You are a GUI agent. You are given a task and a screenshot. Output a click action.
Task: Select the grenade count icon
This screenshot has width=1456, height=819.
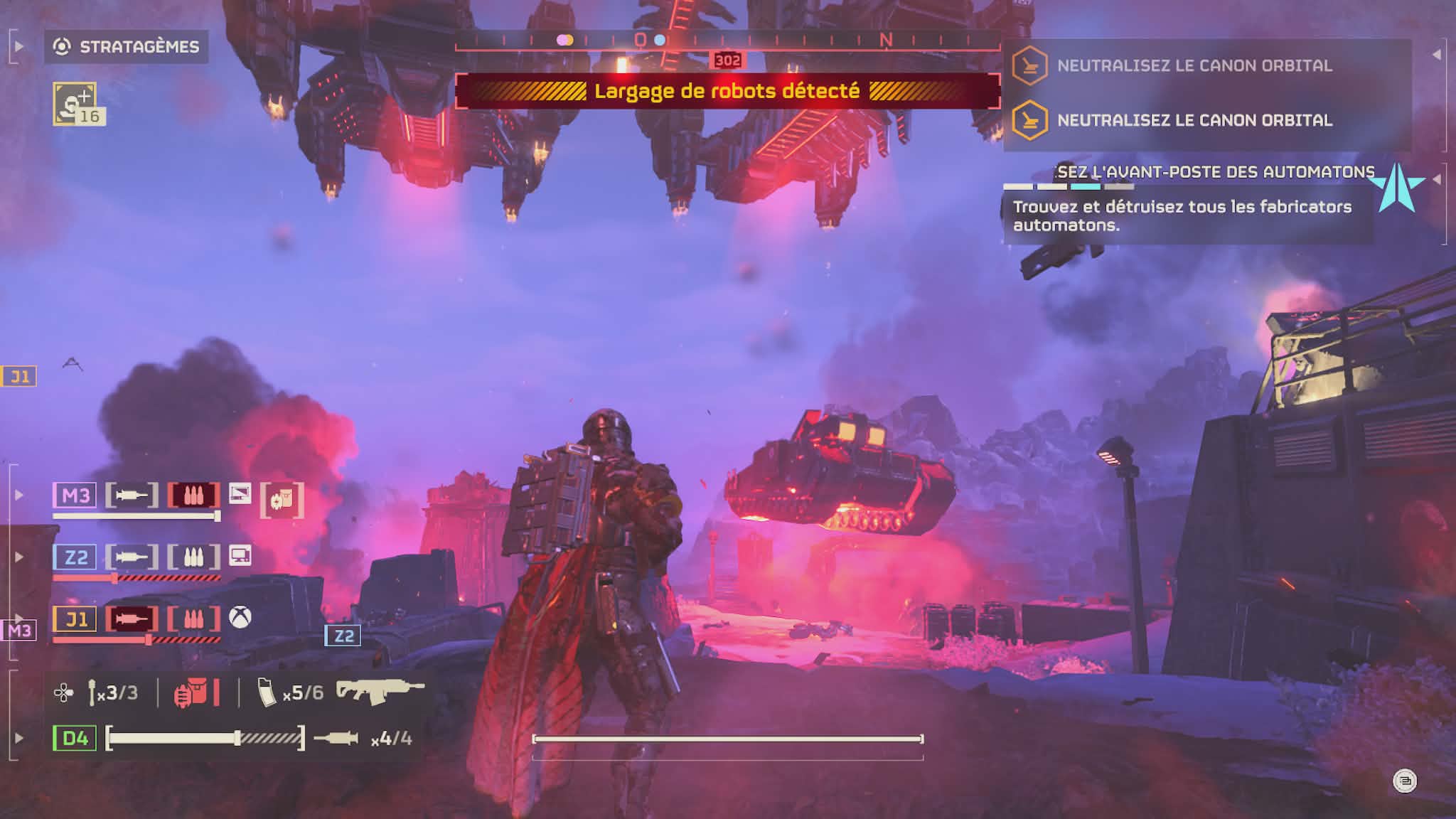(x=92, y=692)
